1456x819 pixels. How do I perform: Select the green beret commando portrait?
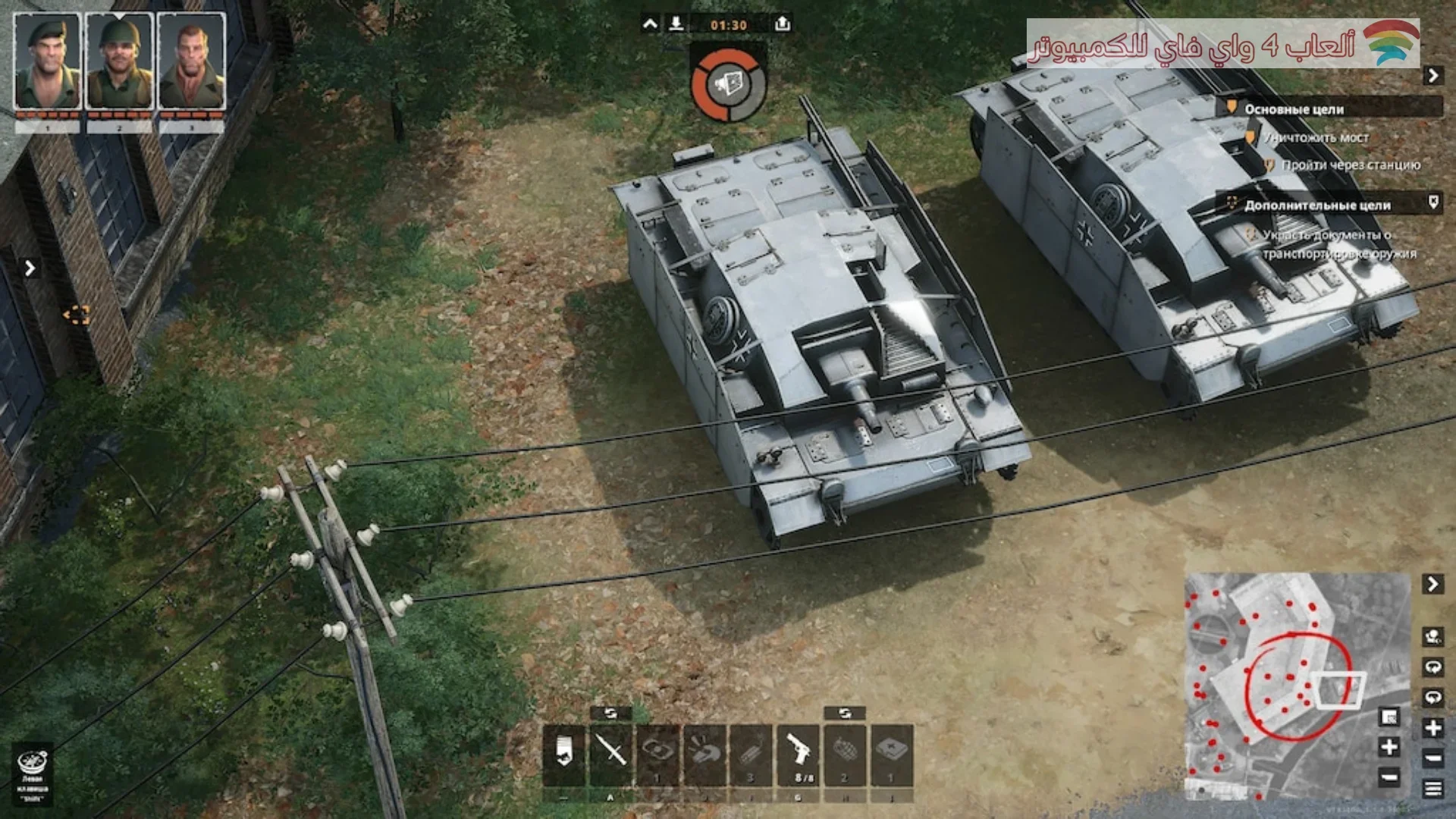47,62
